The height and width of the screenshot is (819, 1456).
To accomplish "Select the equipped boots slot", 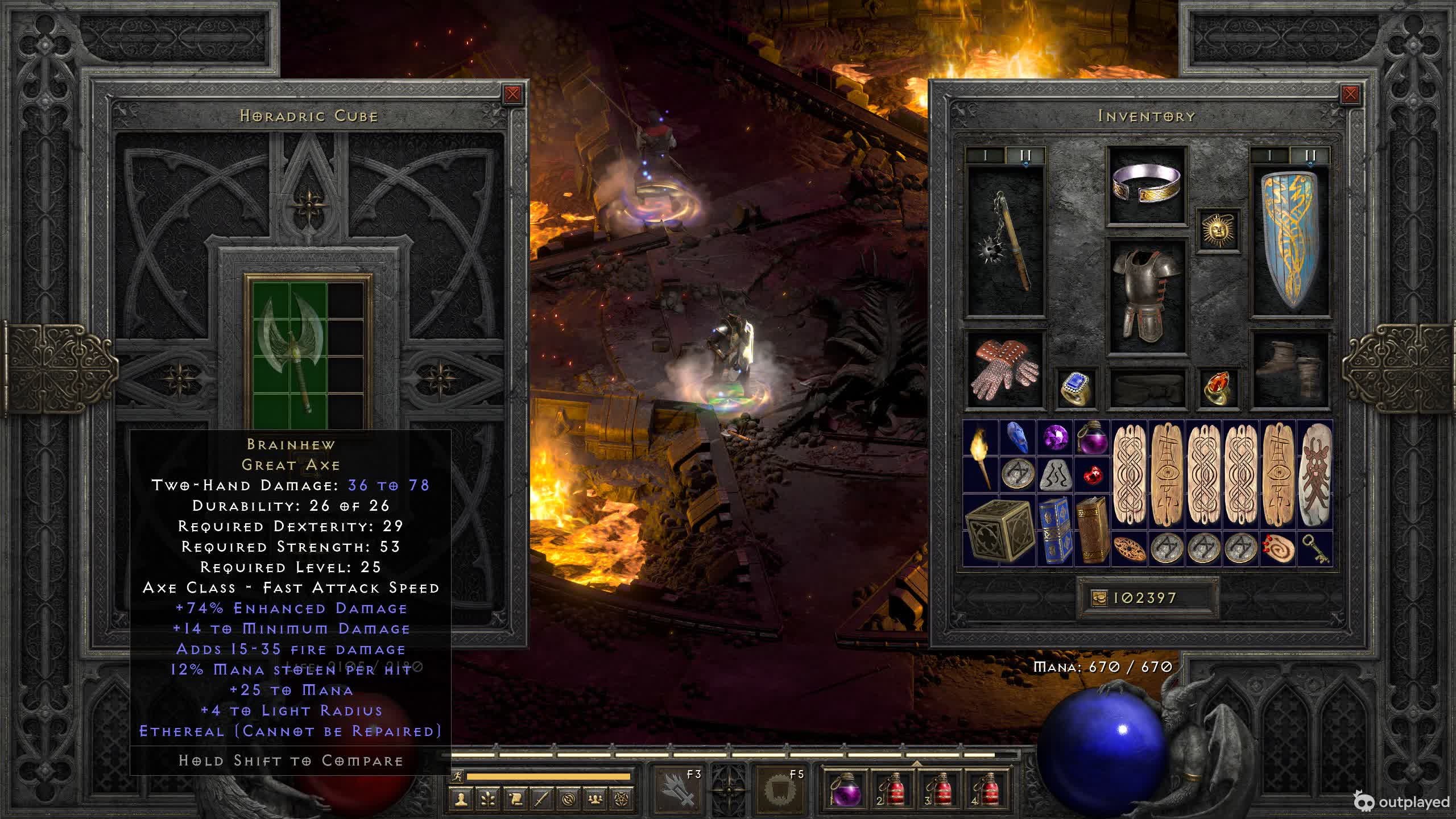I will (x=1291, y=370).
